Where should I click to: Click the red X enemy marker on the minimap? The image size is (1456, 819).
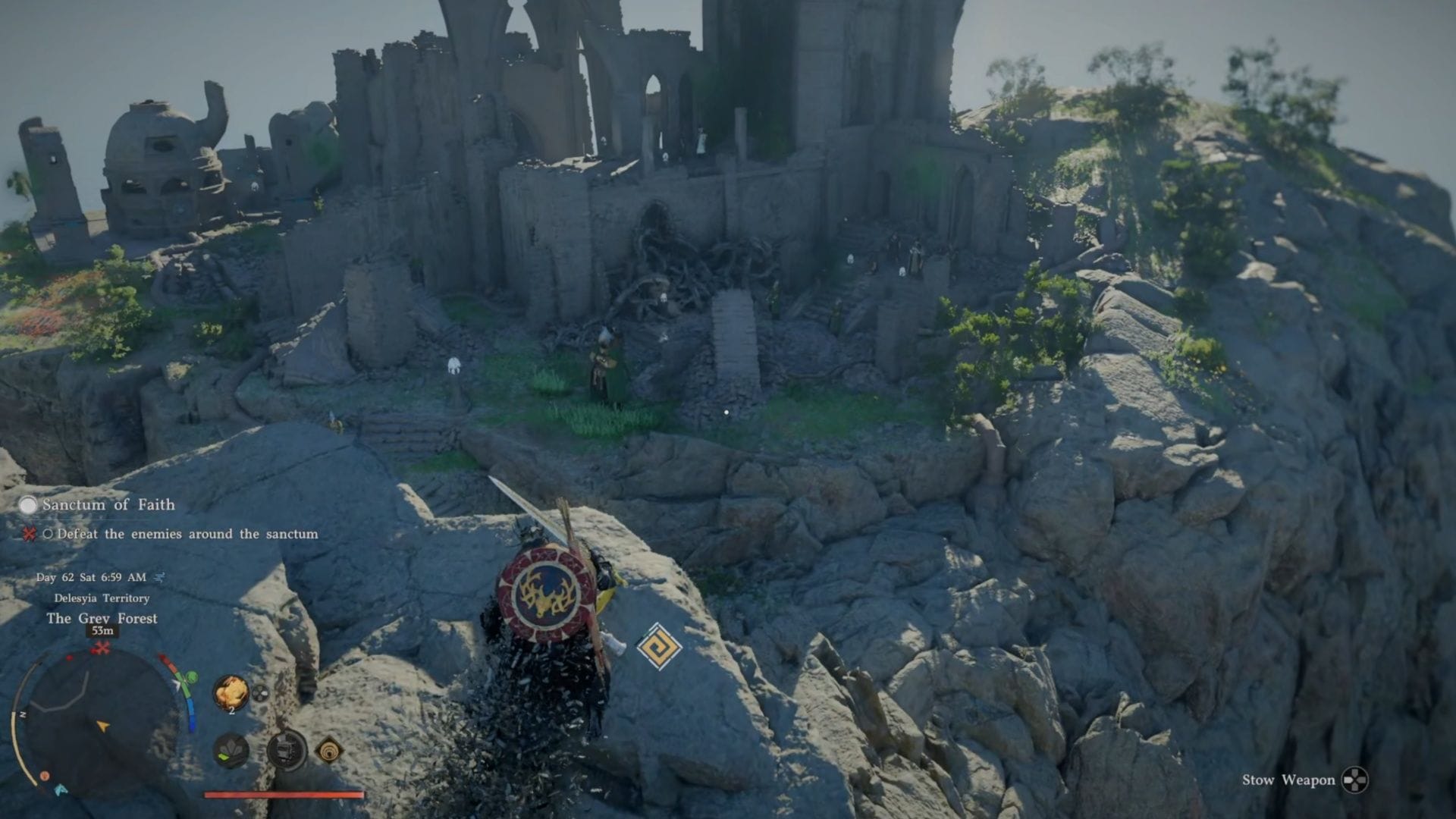102,647
